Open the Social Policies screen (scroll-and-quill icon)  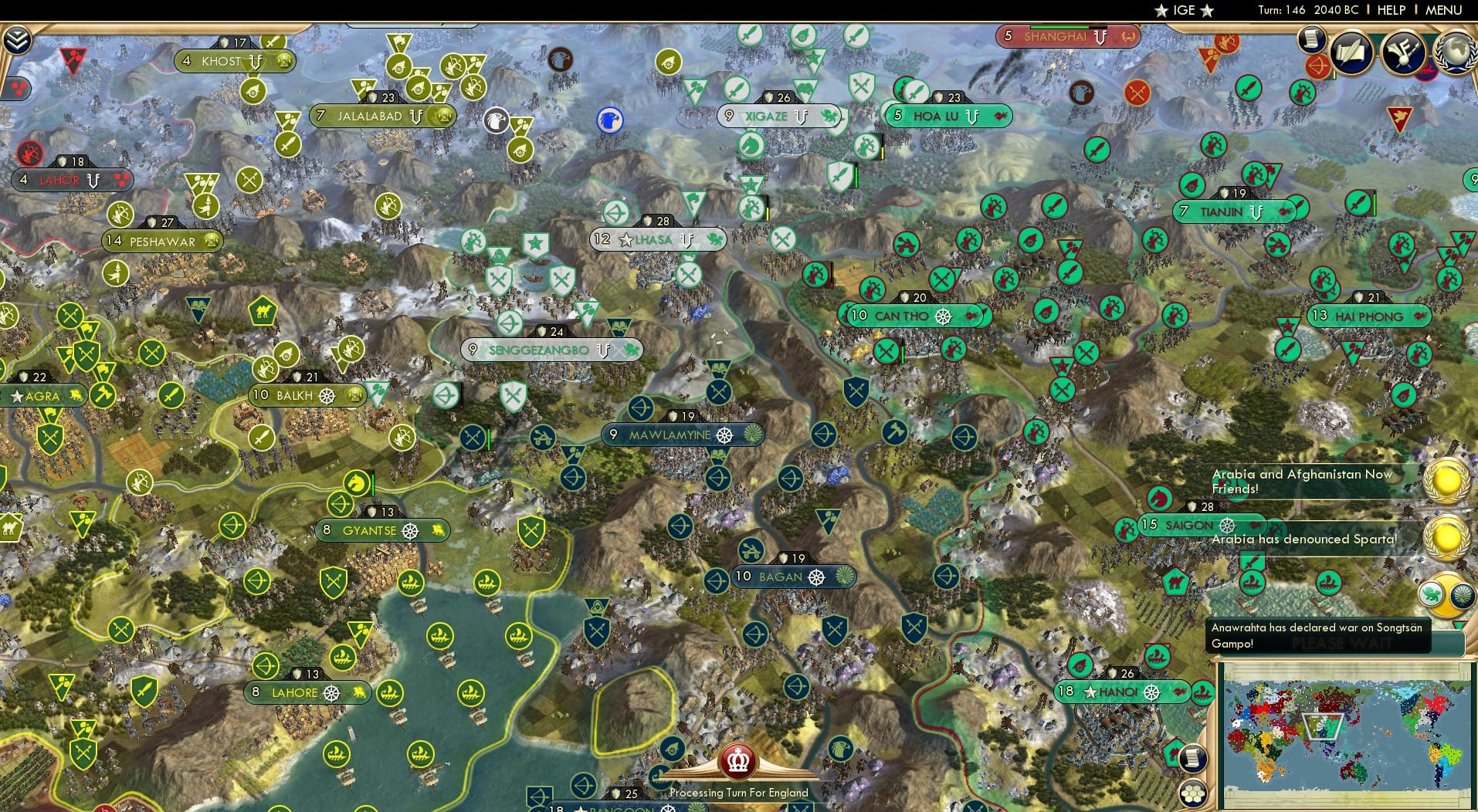coord(1348,52)
